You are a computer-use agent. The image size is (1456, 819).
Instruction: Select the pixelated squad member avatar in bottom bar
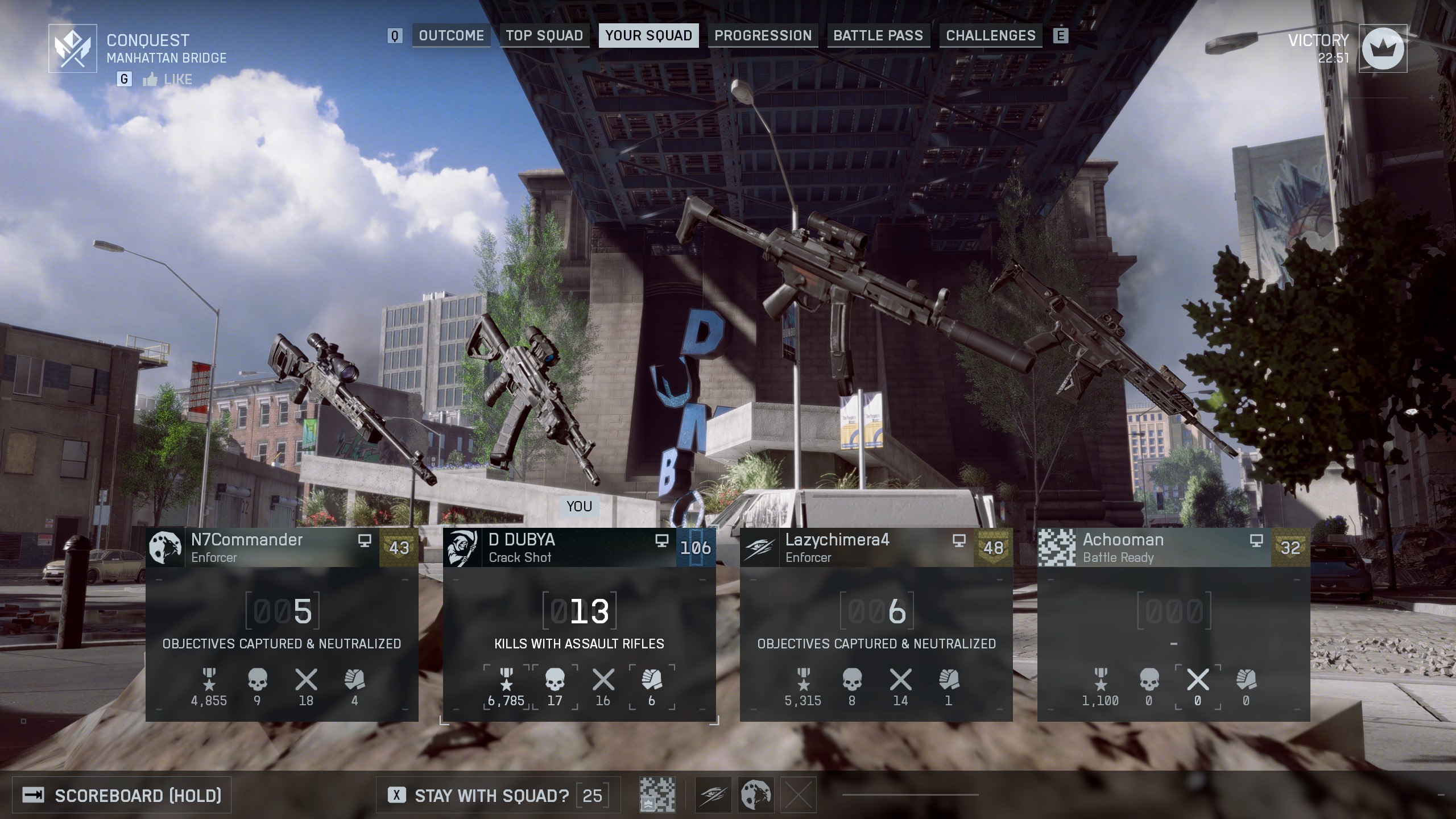point(657,795)
